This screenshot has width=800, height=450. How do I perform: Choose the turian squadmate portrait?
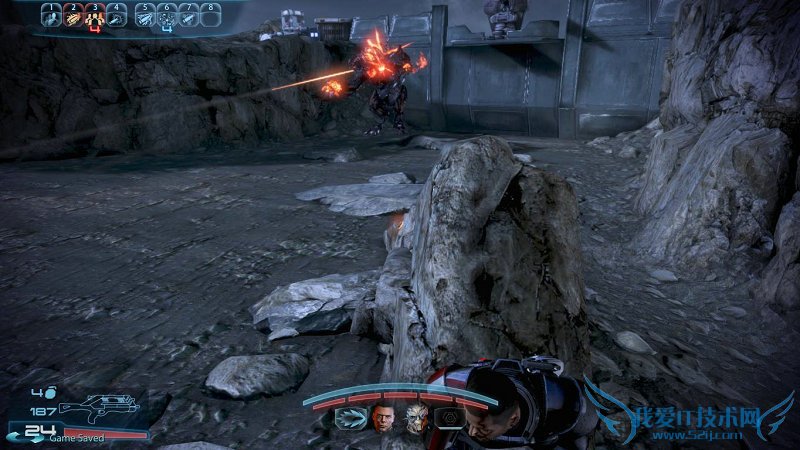pos(416,418)
